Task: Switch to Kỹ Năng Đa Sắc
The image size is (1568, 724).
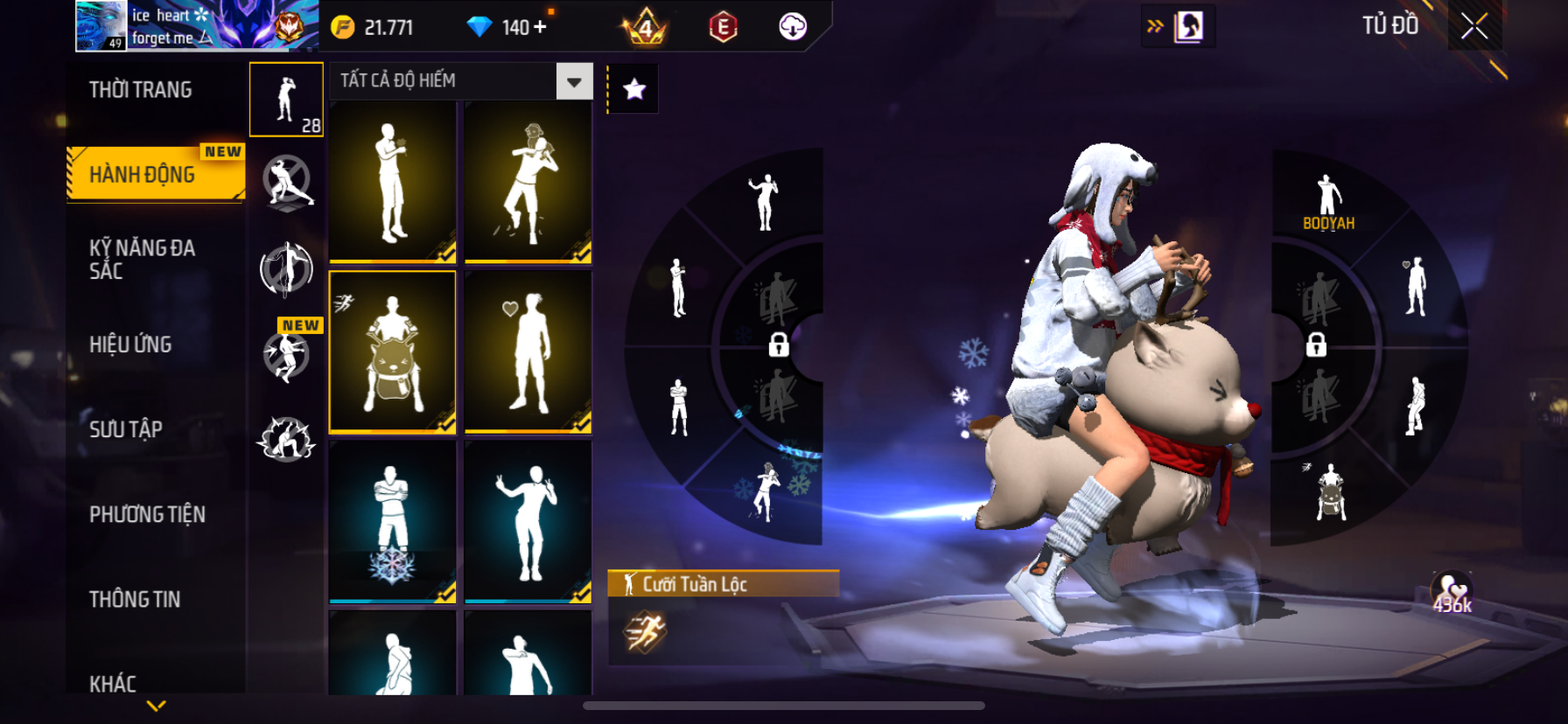Action: point(142,260)
